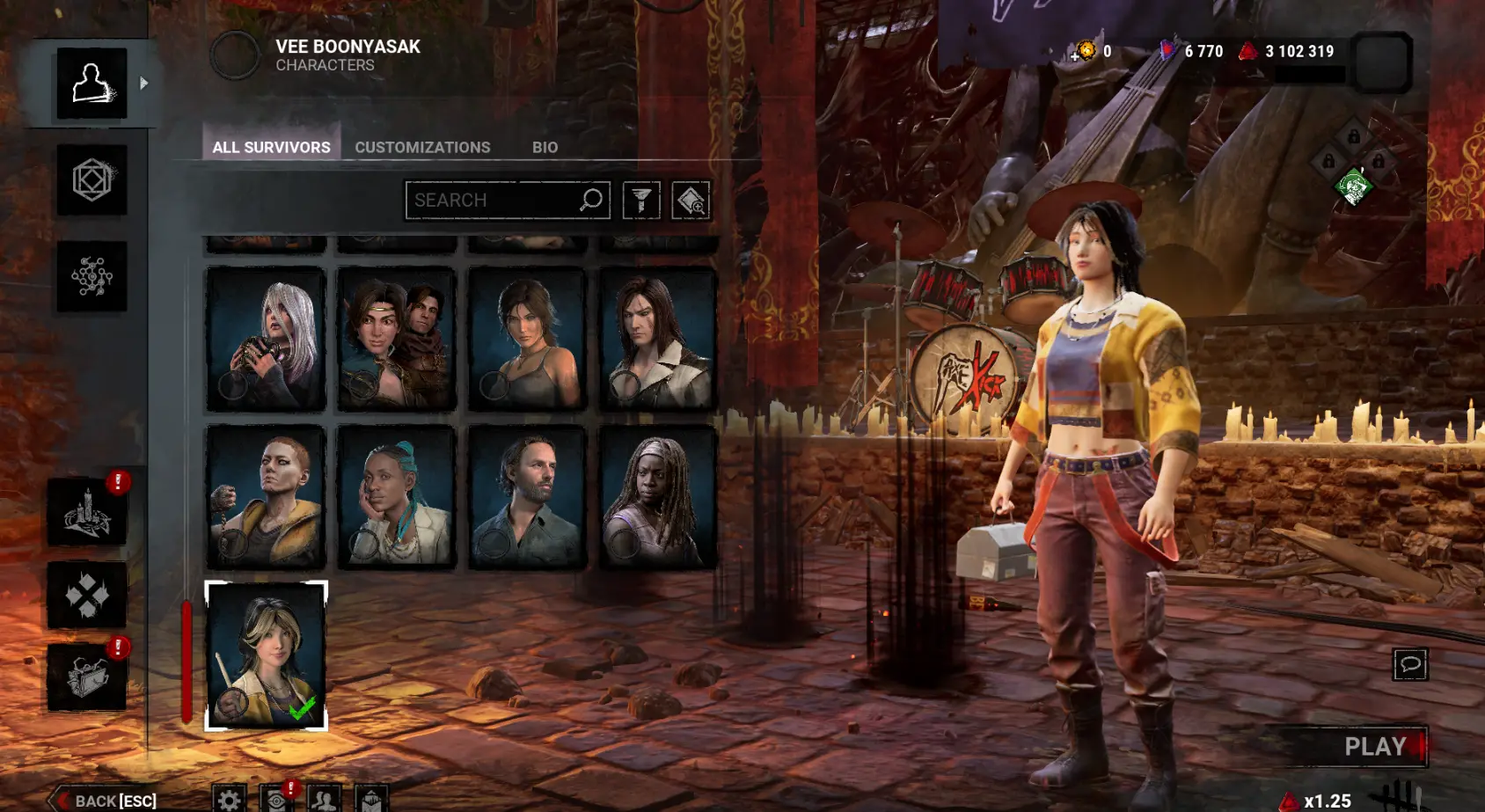The height and width of the screenshot is (812, 1485).
Task: Select the blonde survivor with green checkmark
Action: [x=266, y=655]
